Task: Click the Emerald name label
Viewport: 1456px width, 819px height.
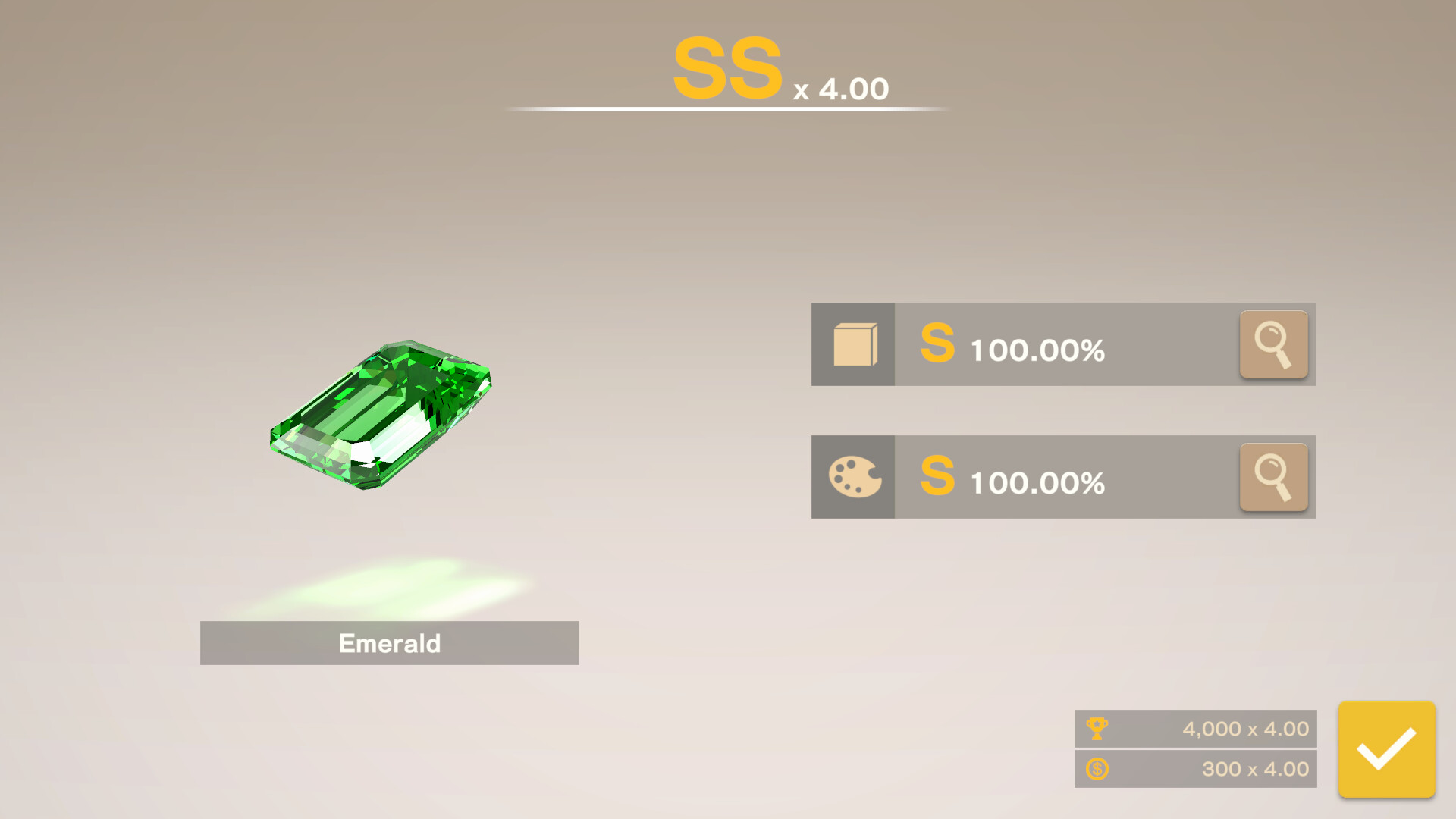Action: click(x=389, y=643)
